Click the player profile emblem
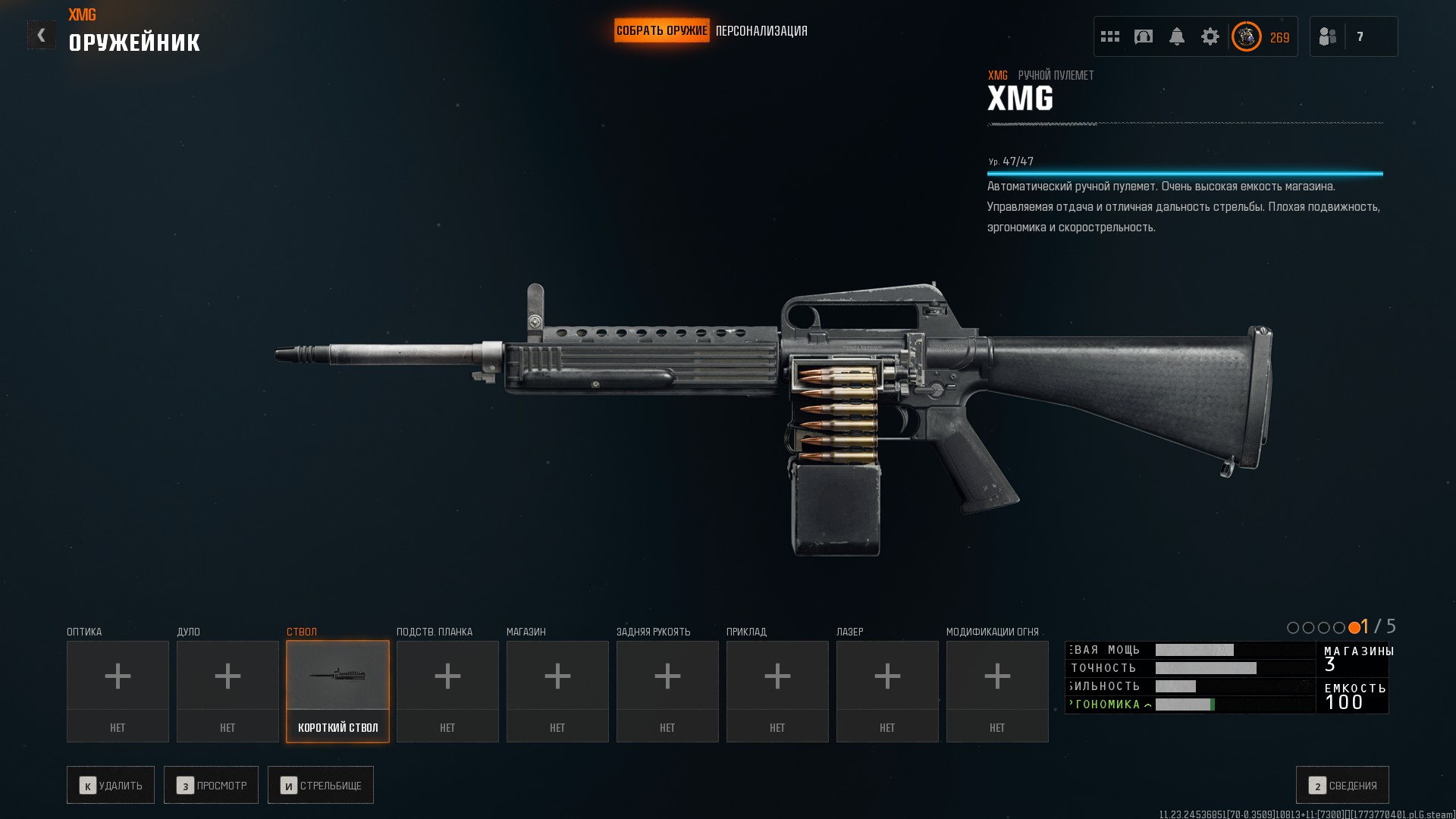The image size is (1456, 819). click(1246, 36)
